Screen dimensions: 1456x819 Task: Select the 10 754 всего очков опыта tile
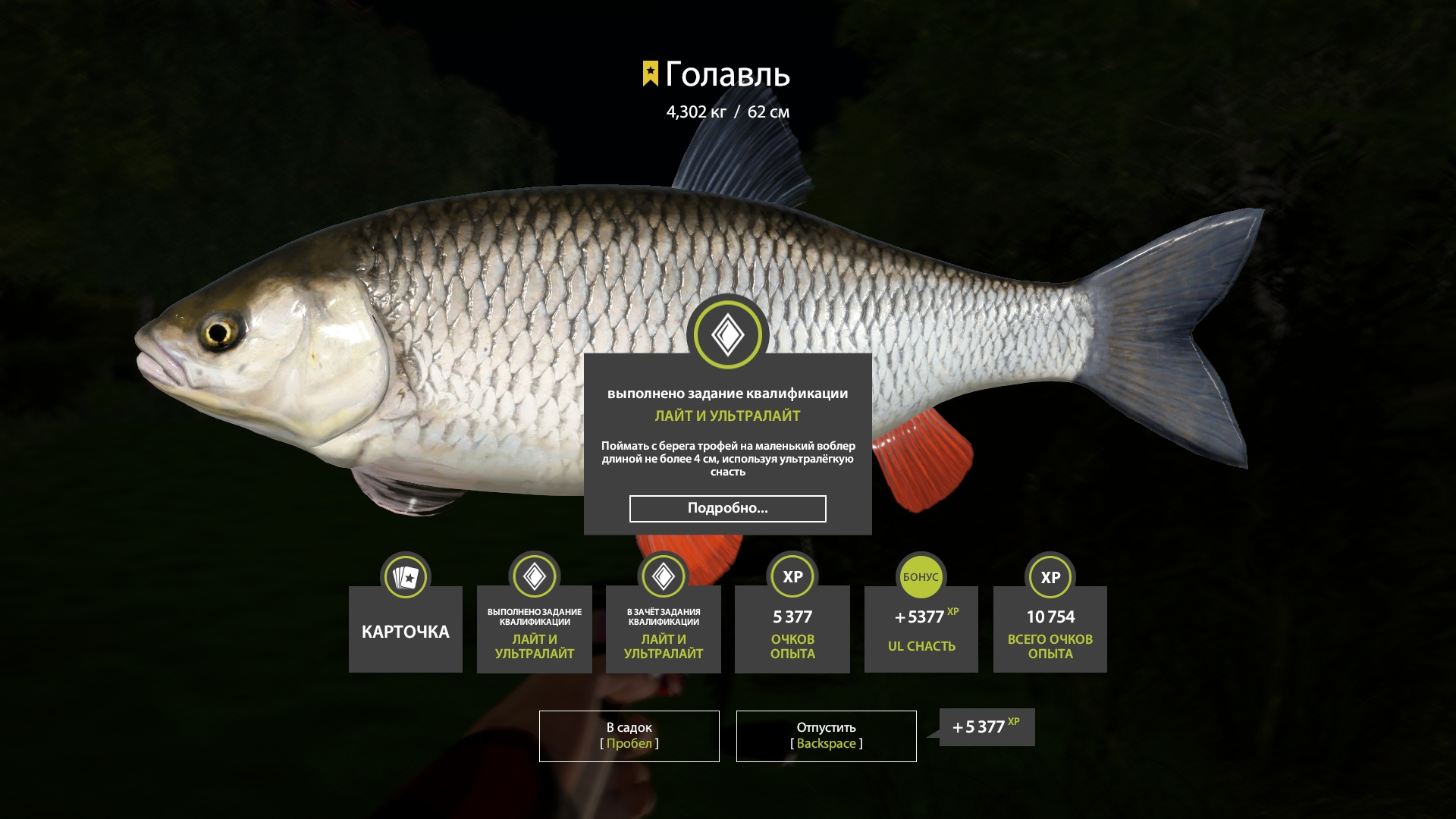pyautogui.click(x=1050, y=629)
